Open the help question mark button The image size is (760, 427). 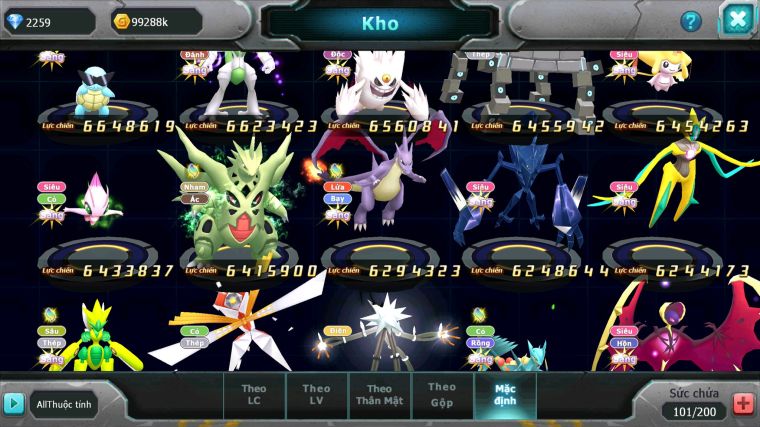pos(691,21)
